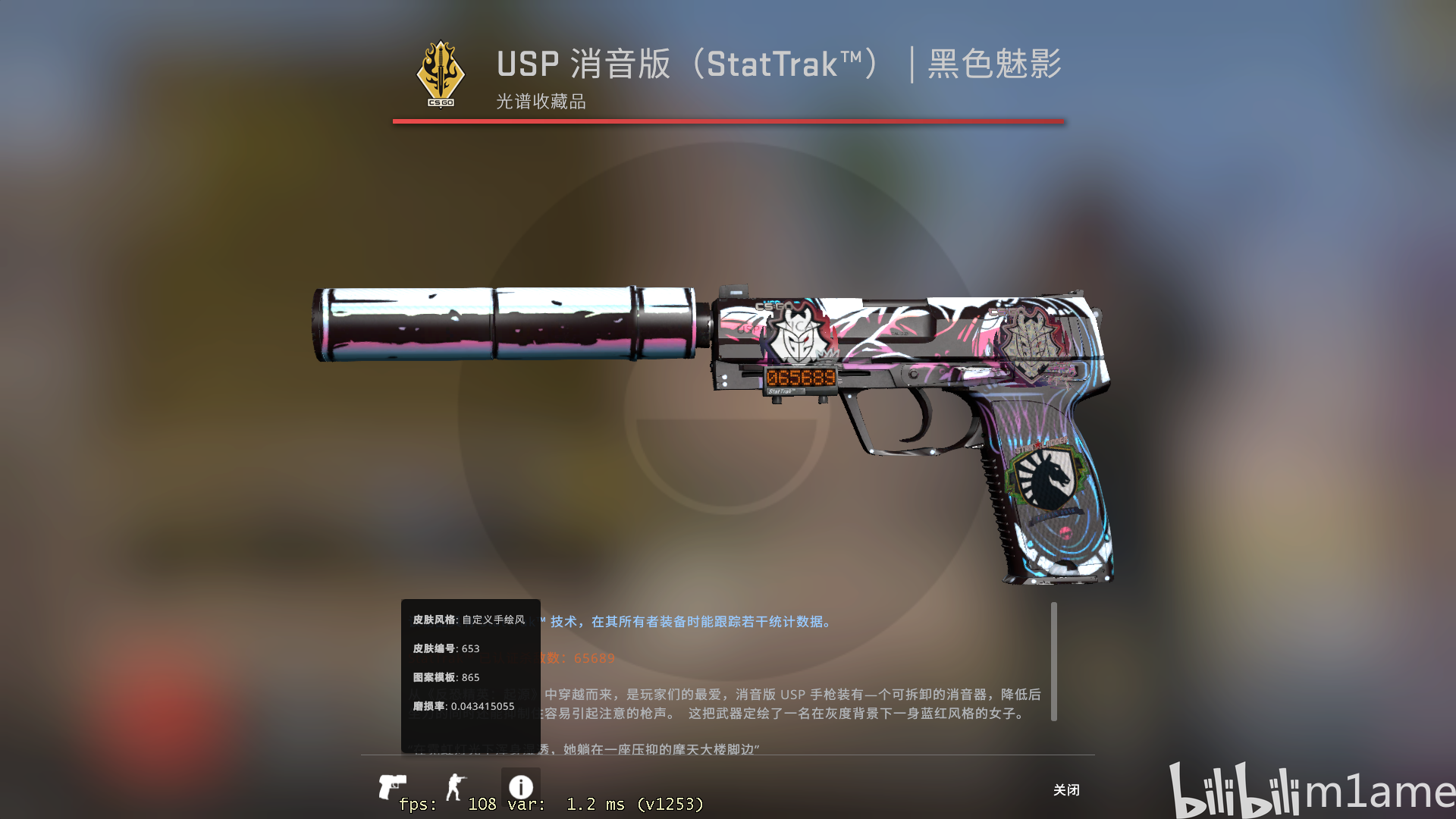
Task: Click the kill count number 65689
Action: pyautogui.click(x=594, y=659)
